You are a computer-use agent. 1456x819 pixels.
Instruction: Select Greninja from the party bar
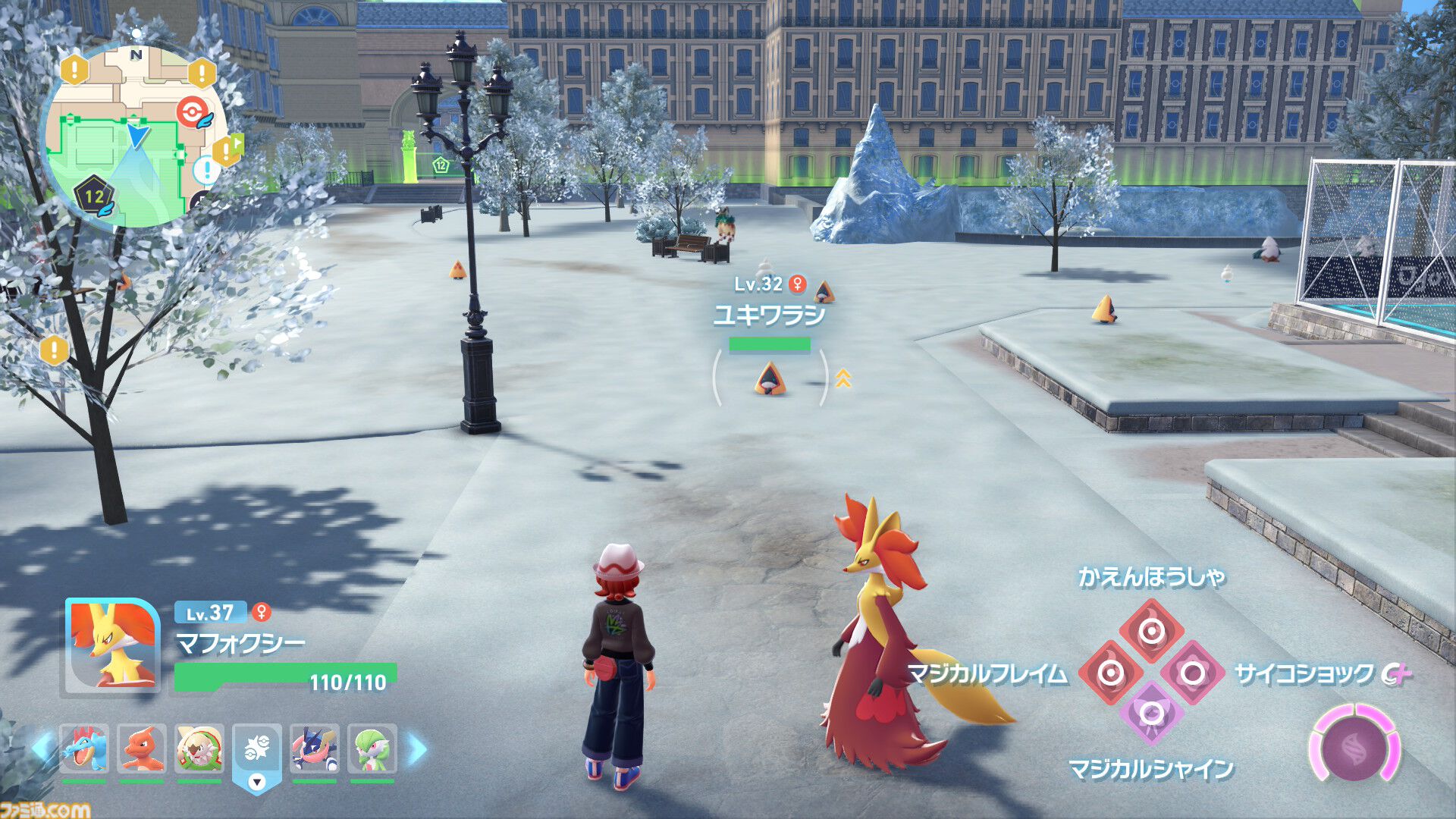pyautogui.click(x=315, y=749)
